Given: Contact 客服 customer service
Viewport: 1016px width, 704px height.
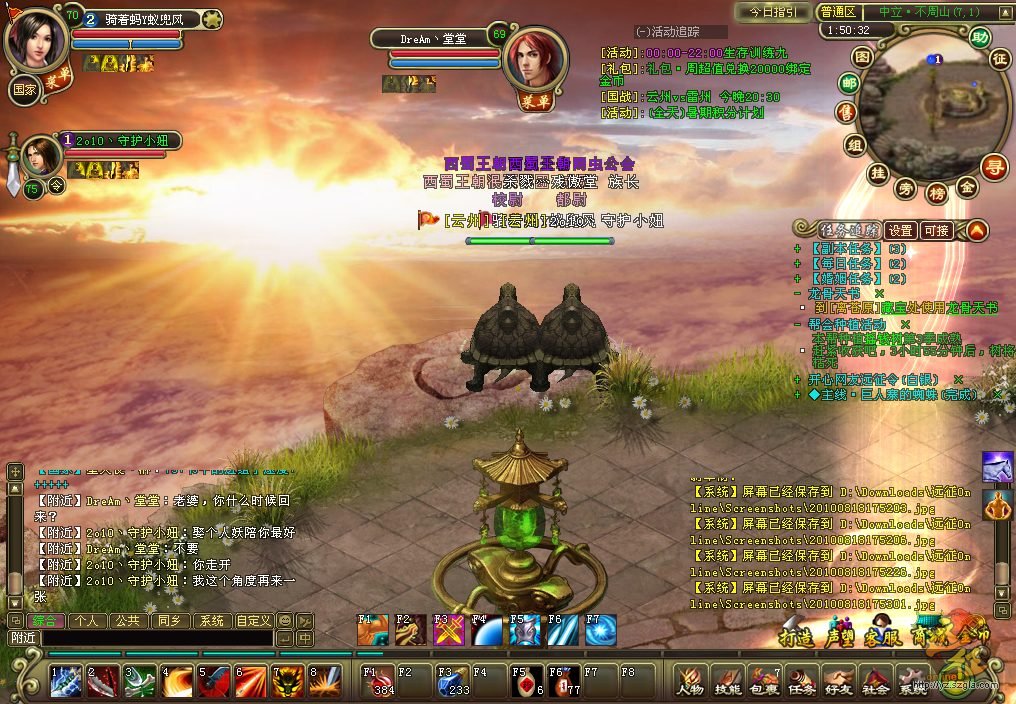Looking at the screenshot, I should coord(880,634).
